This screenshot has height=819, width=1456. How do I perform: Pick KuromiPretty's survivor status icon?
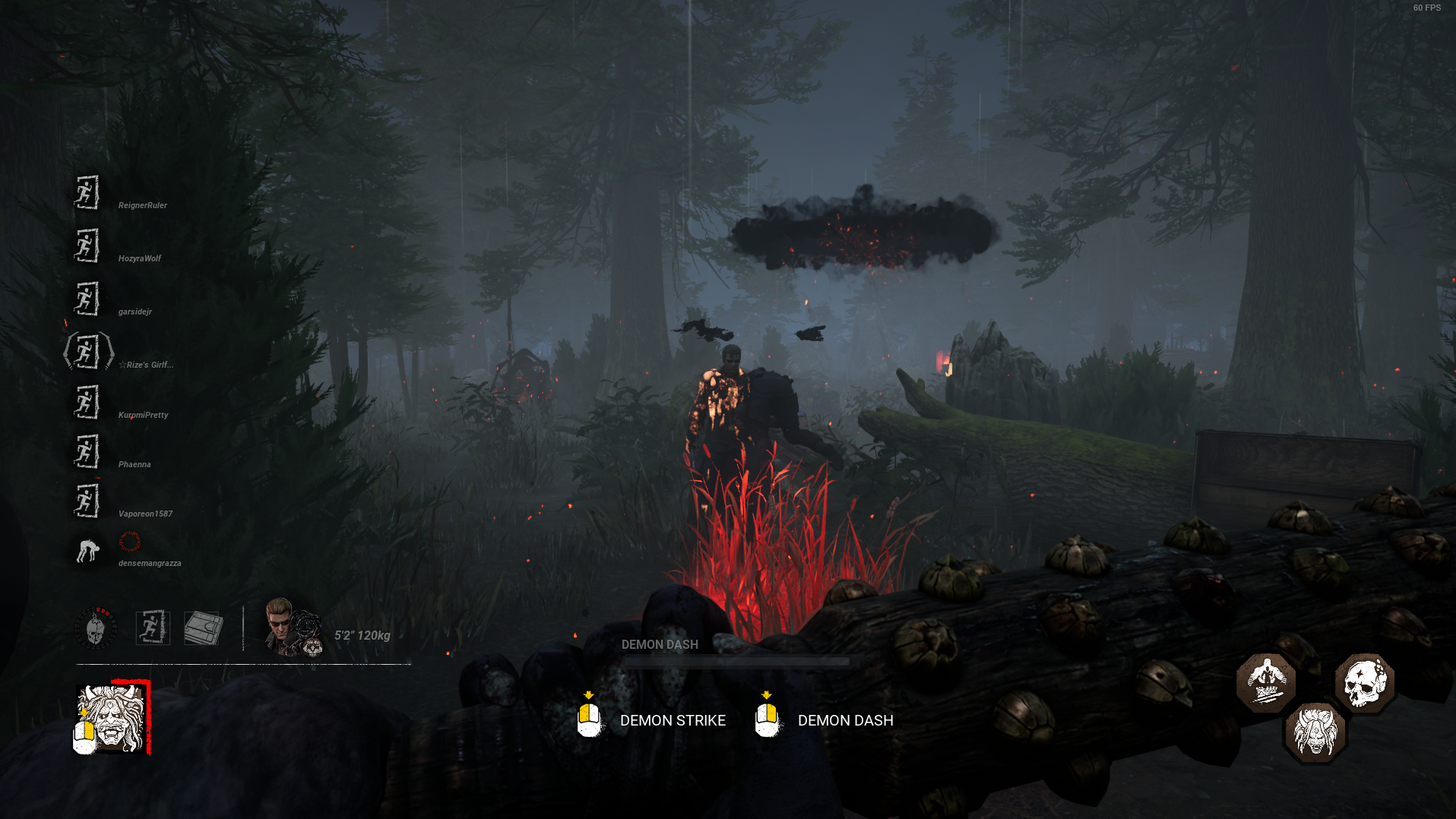pyautogui.click(x=87, y=402)
